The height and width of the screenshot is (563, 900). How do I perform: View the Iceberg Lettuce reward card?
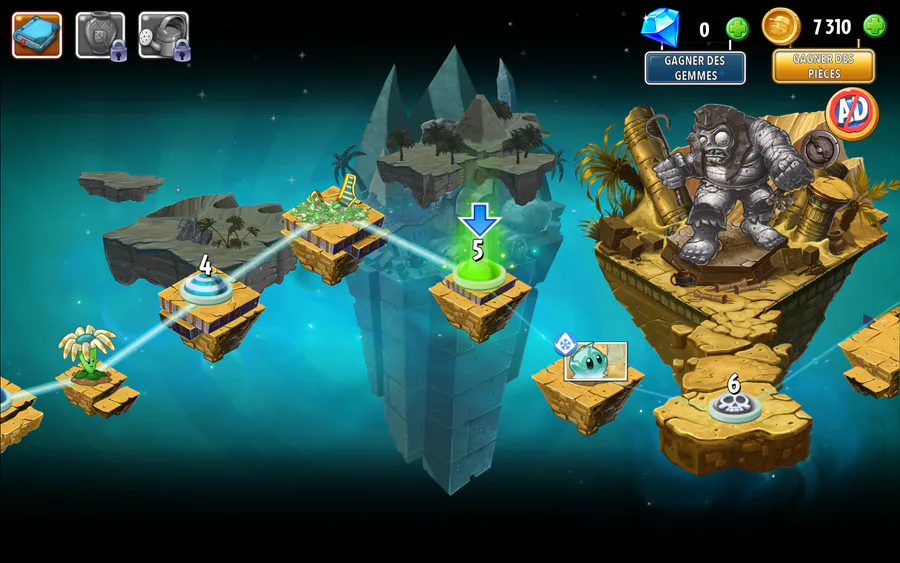pyautogui.click(x=596, y=362)
